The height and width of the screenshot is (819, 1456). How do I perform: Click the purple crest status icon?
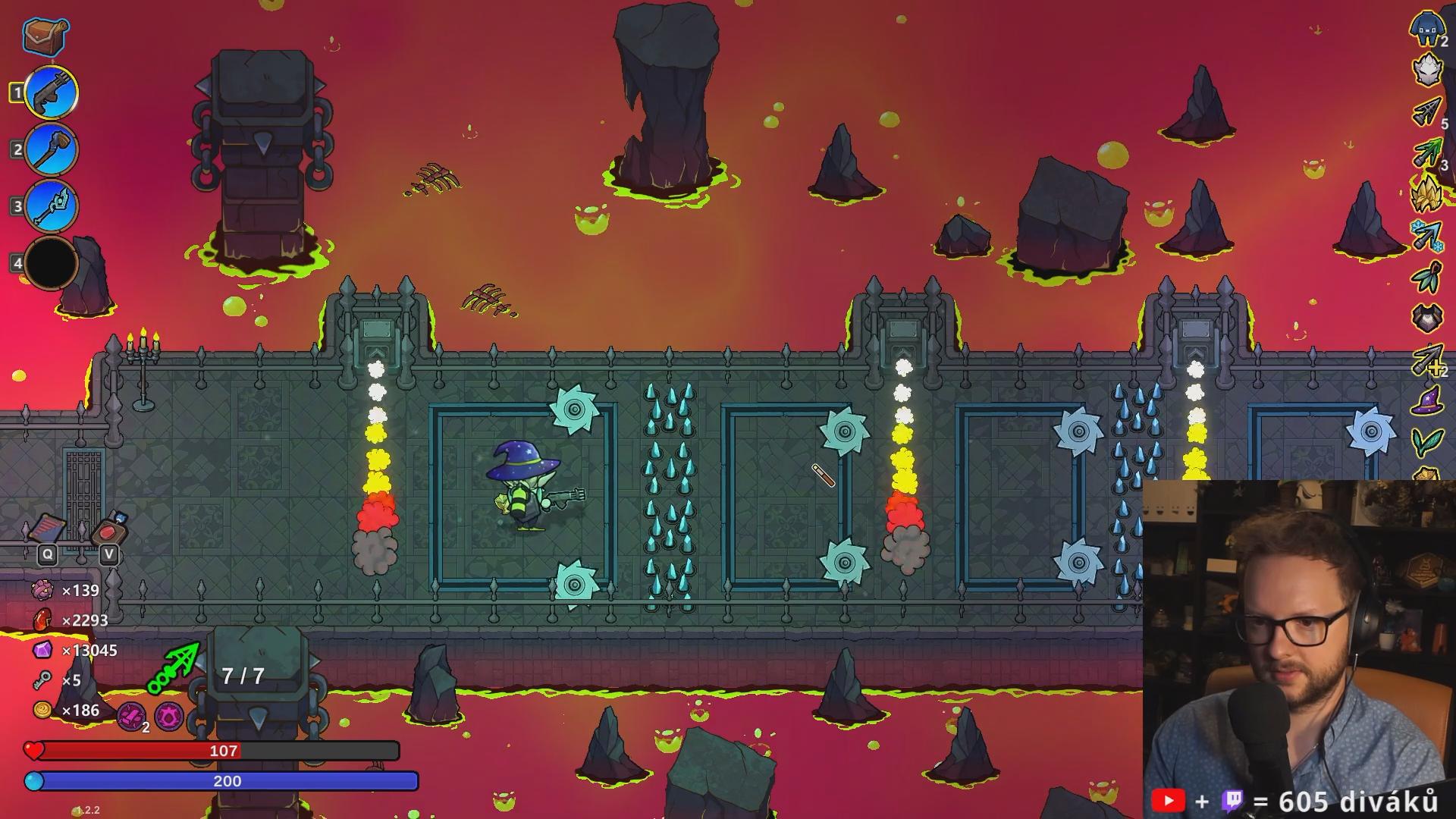point(168,715)
